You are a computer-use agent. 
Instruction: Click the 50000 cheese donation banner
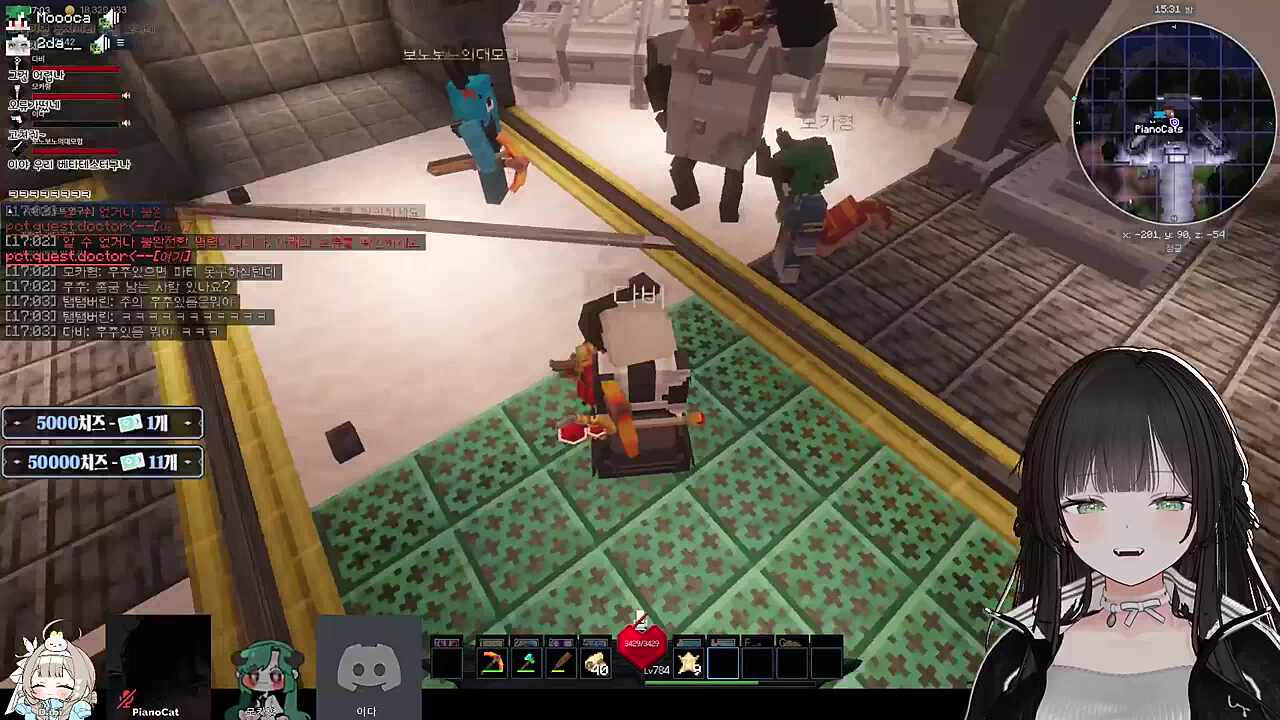click(102, 462)
